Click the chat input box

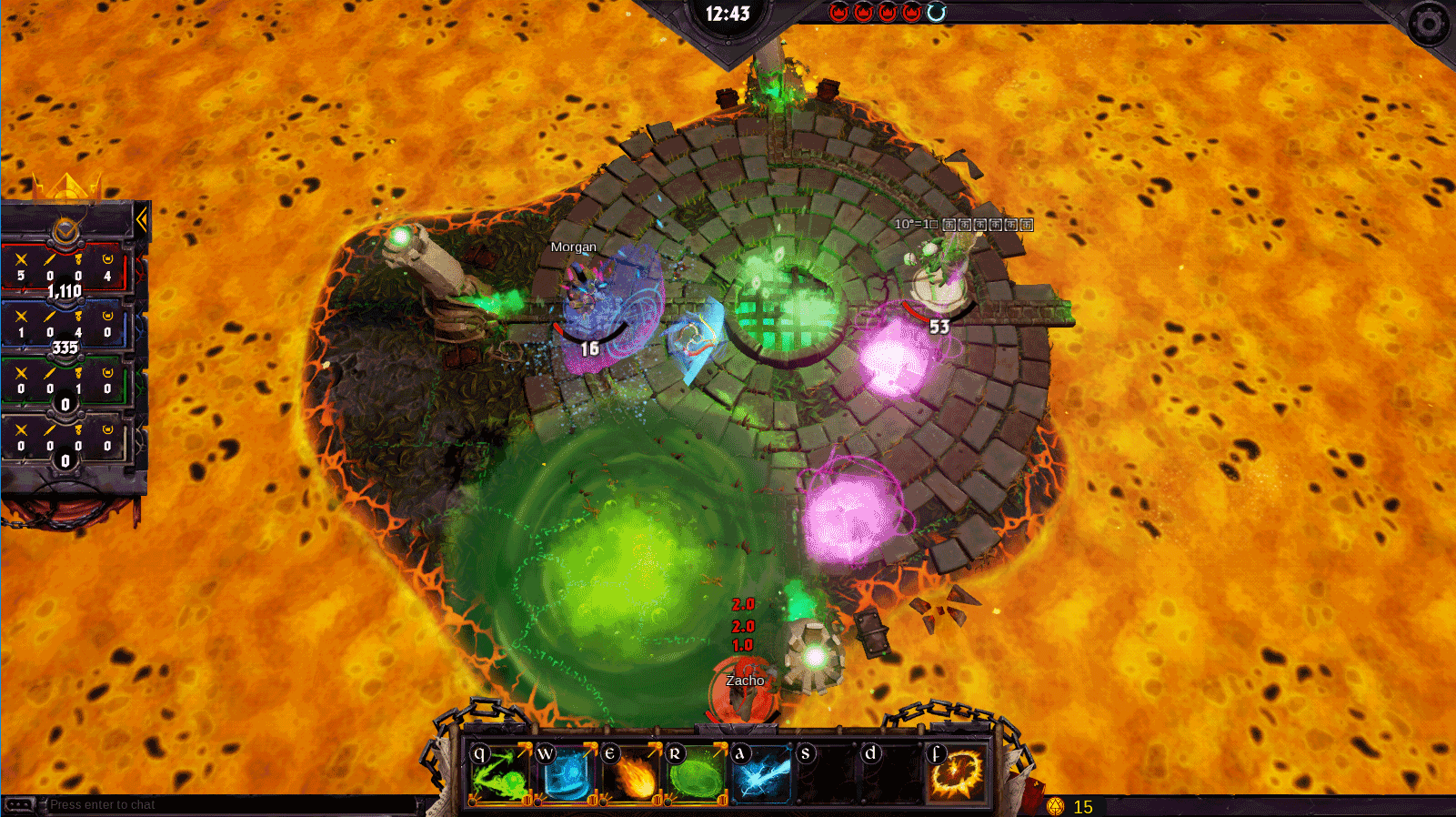pyautogui.click(x=227, y=805)
